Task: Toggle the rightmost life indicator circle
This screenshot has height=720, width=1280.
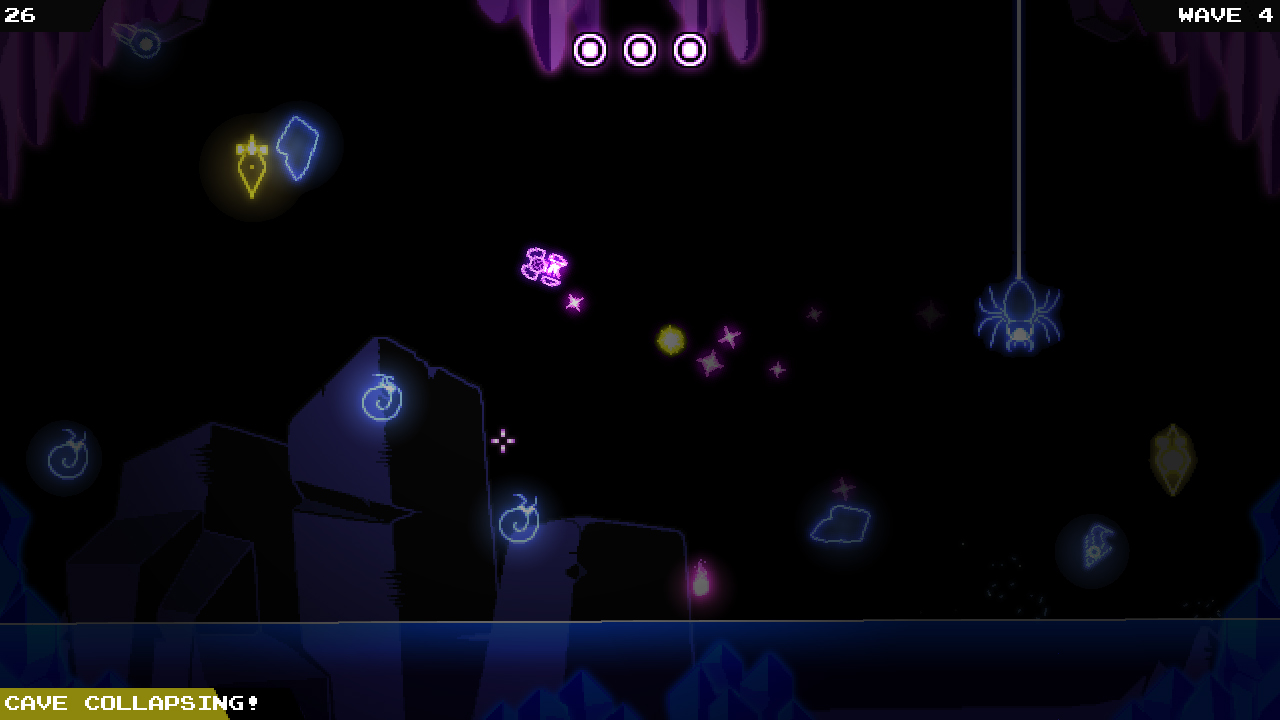Action: click(x=690, y=49)
